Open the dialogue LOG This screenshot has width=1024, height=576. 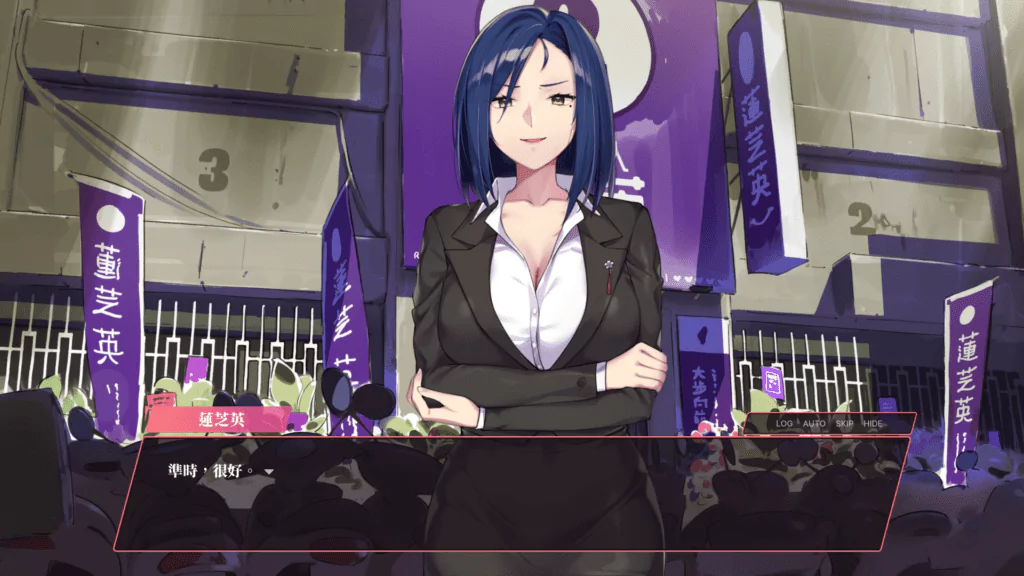[784, 423]
